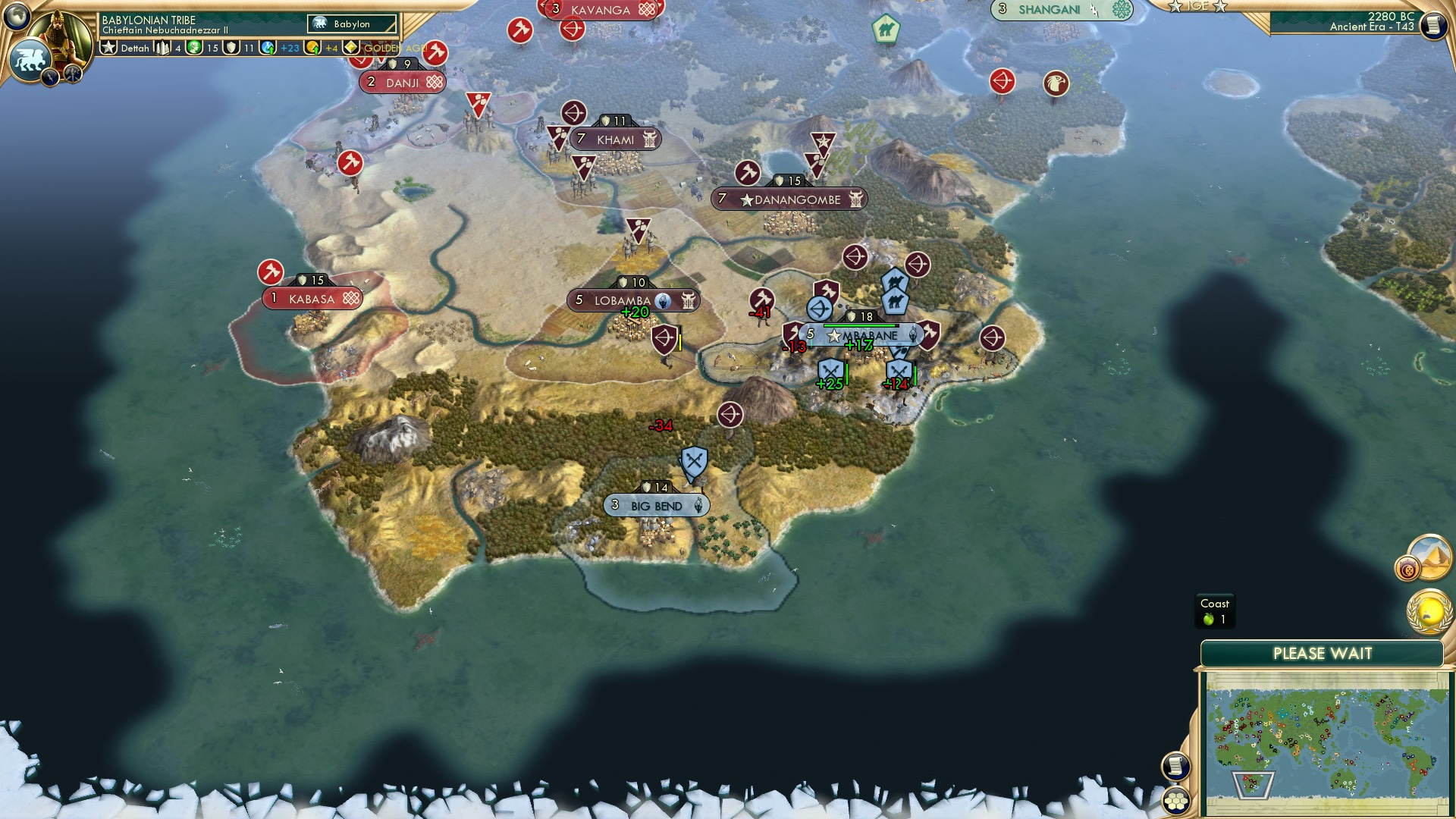Click the gold treasury coin icon
Screen dimensions: 1456x819
point(312,48)
